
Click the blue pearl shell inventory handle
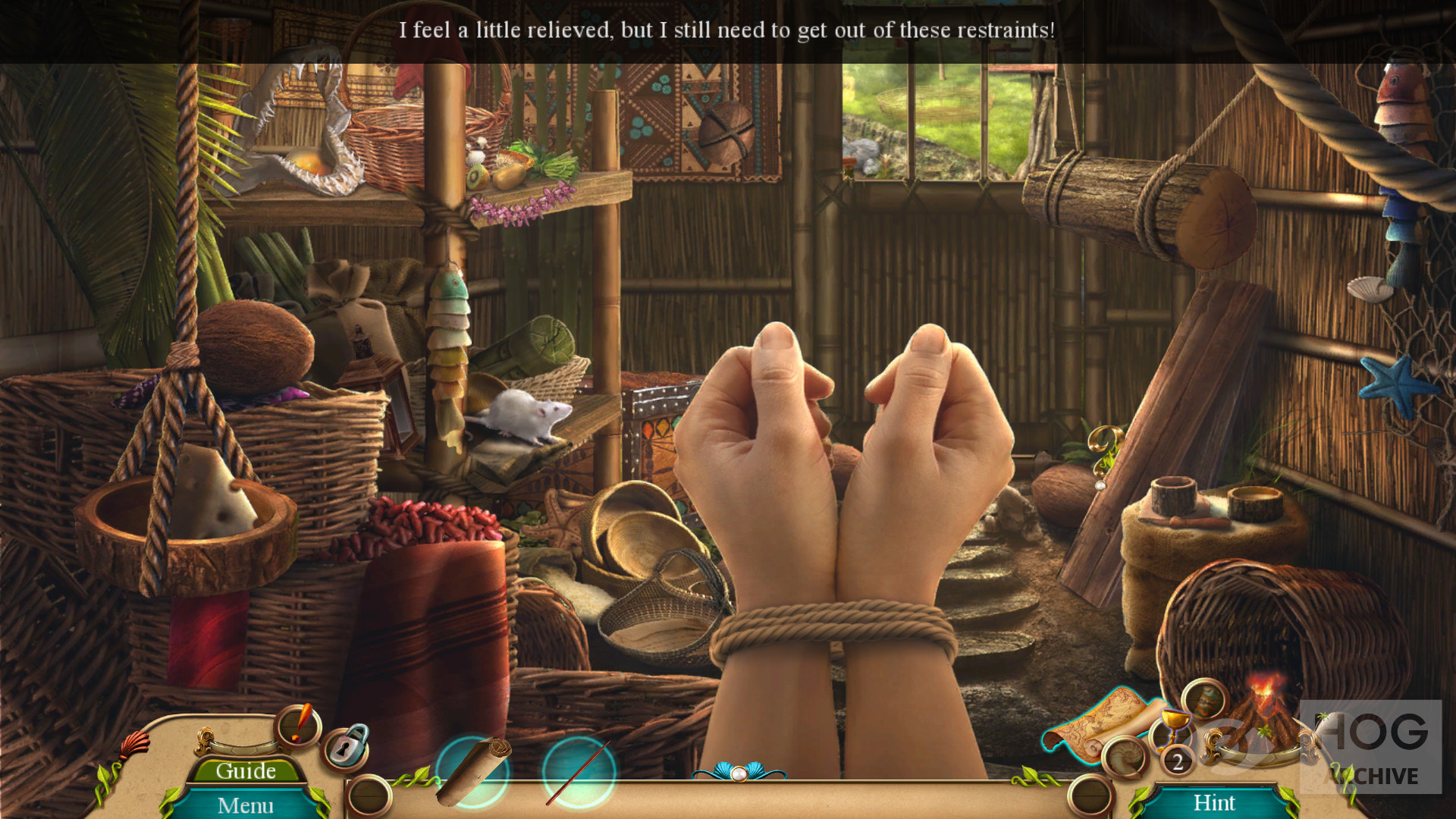point(739,772)
